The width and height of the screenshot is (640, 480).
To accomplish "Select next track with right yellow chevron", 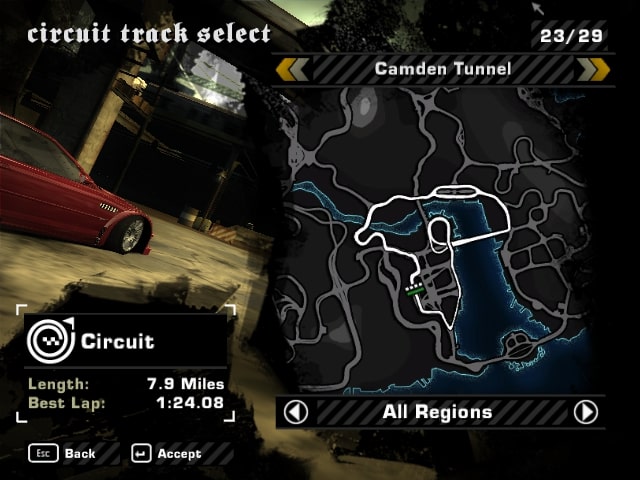I will [x=593, y=69].
